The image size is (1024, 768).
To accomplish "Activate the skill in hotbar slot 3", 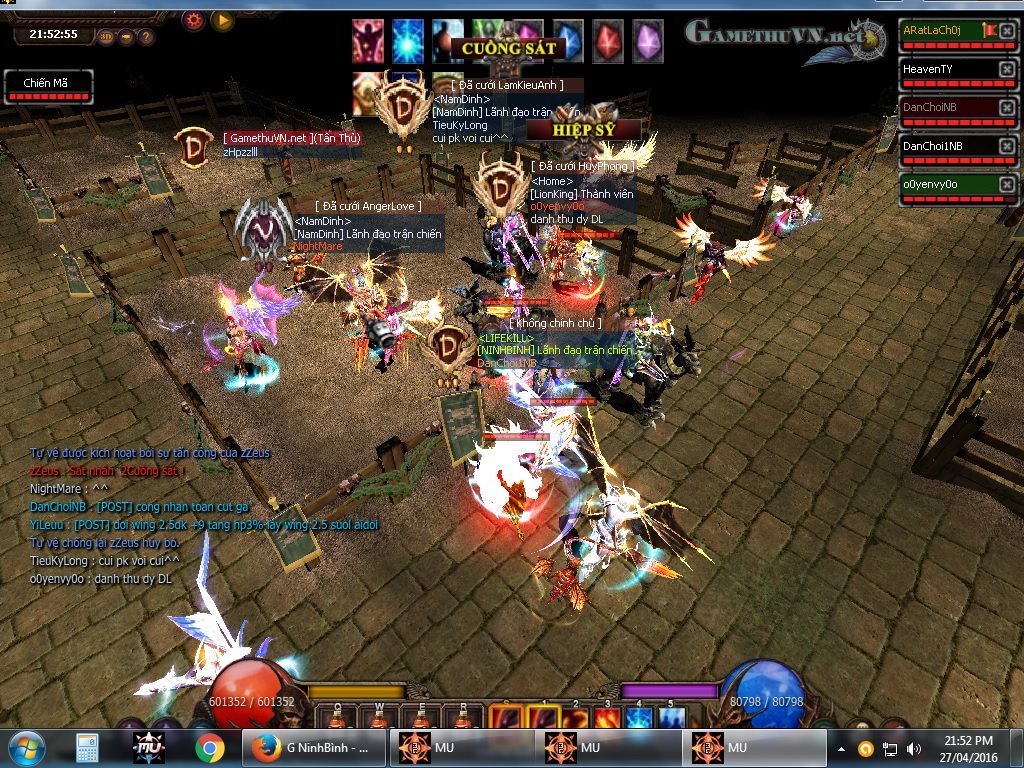I will [607, 718].
